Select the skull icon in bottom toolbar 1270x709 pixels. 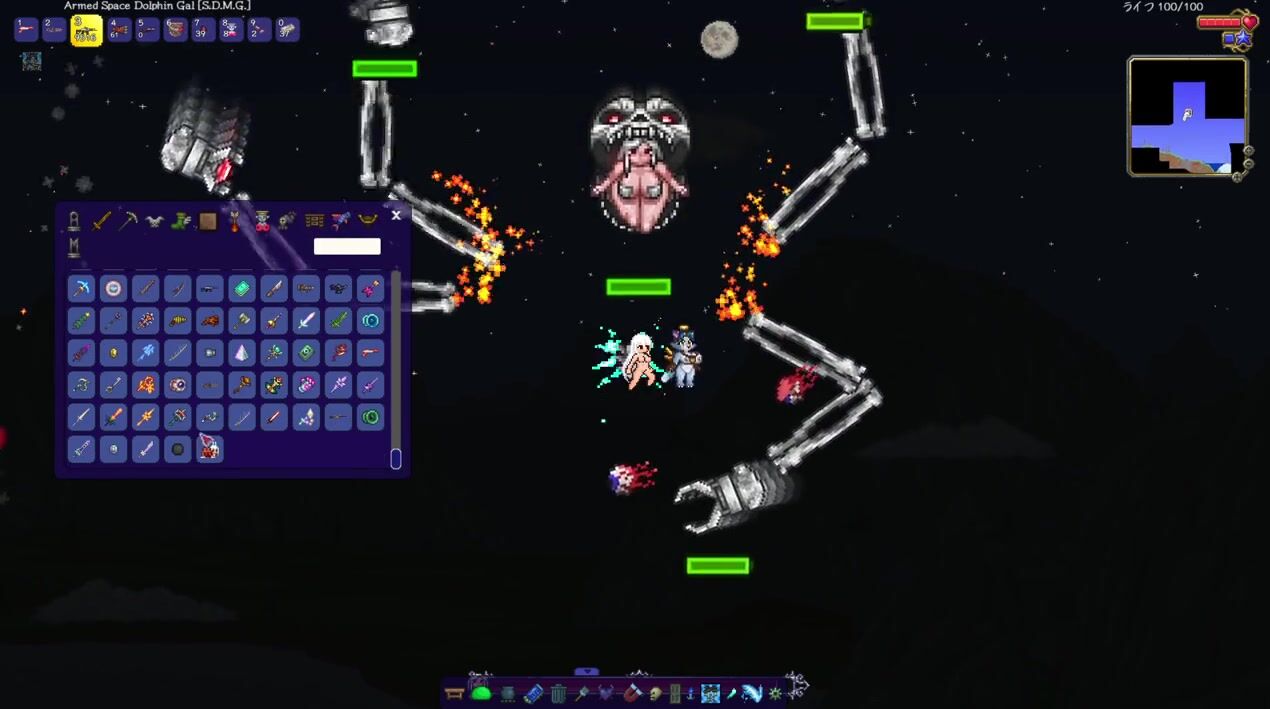click(657, 693)
